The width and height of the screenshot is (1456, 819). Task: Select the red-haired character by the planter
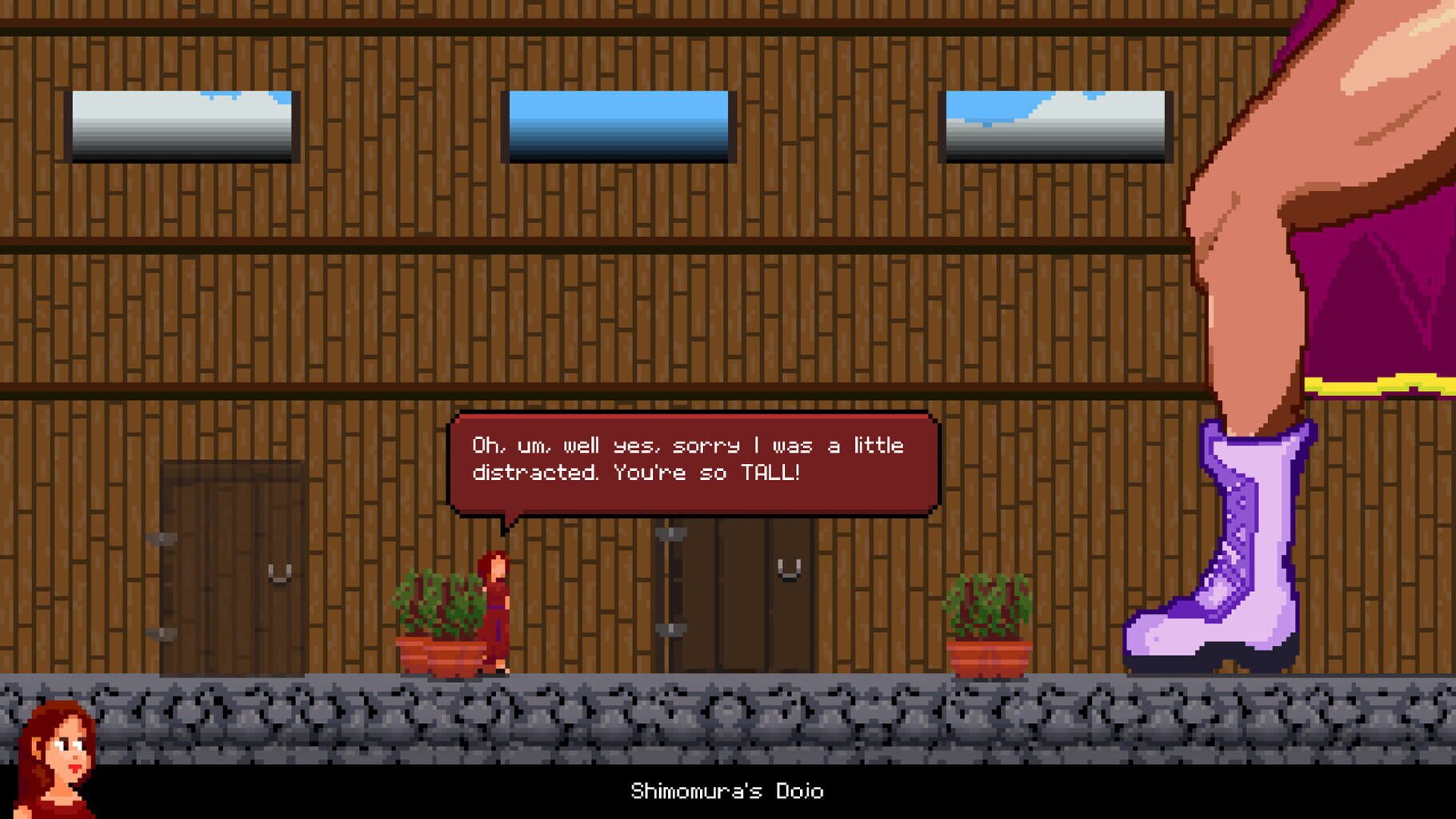(x=494, y=608)
